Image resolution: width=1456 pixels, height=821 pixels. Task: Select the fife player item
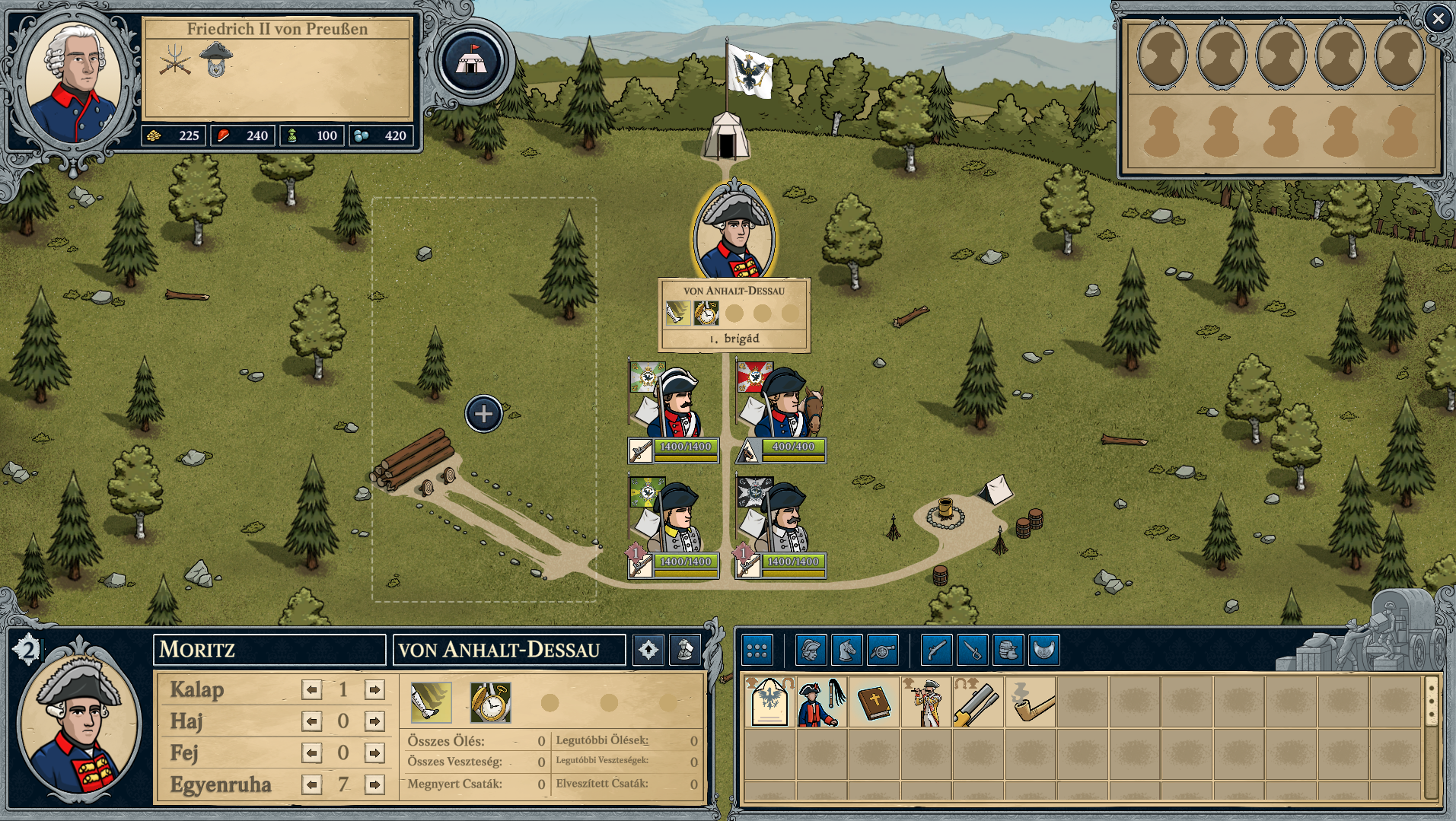(926, 702)
